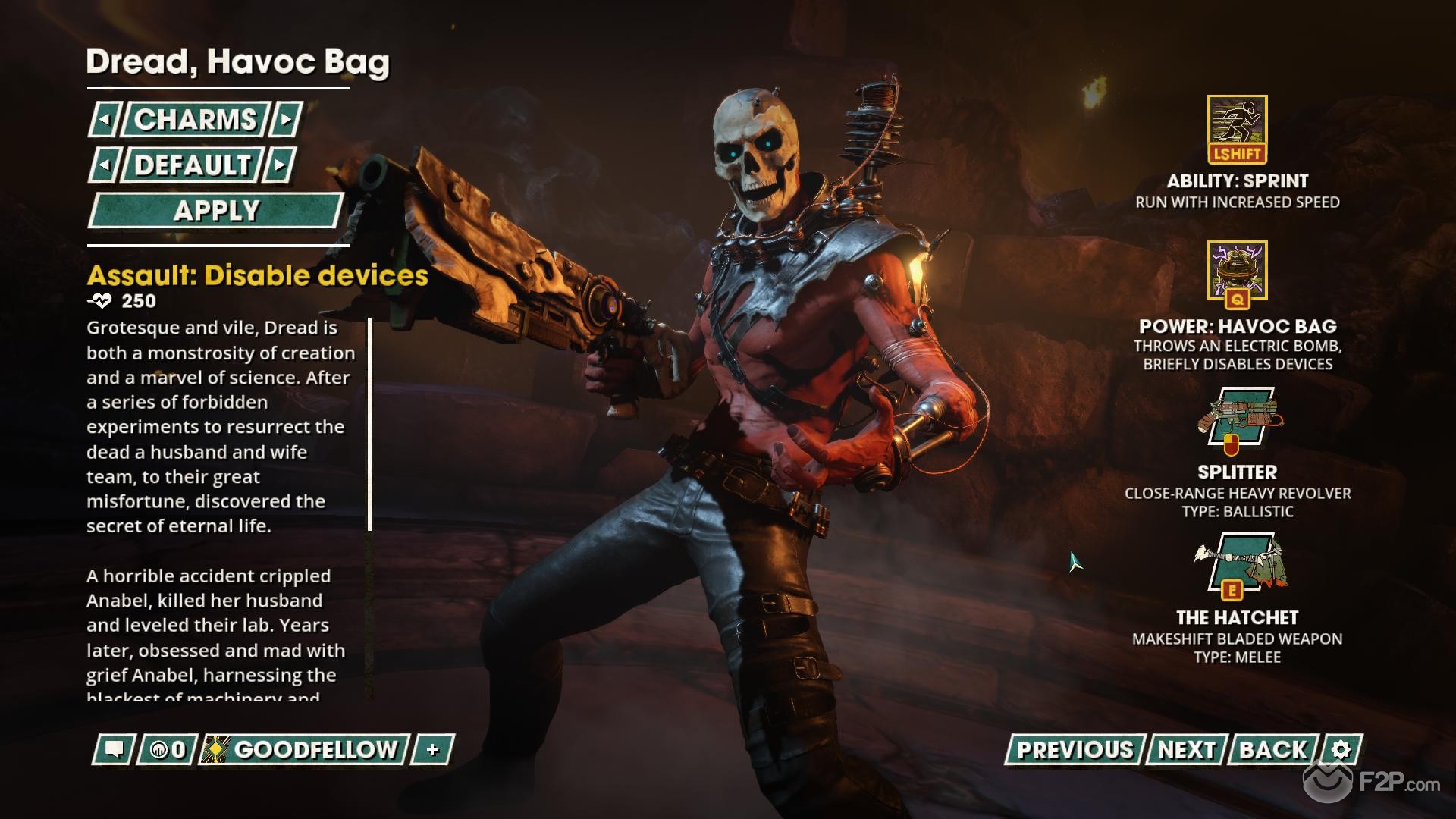Click the plus button beside Goodfellow

[x=432, y=750]
